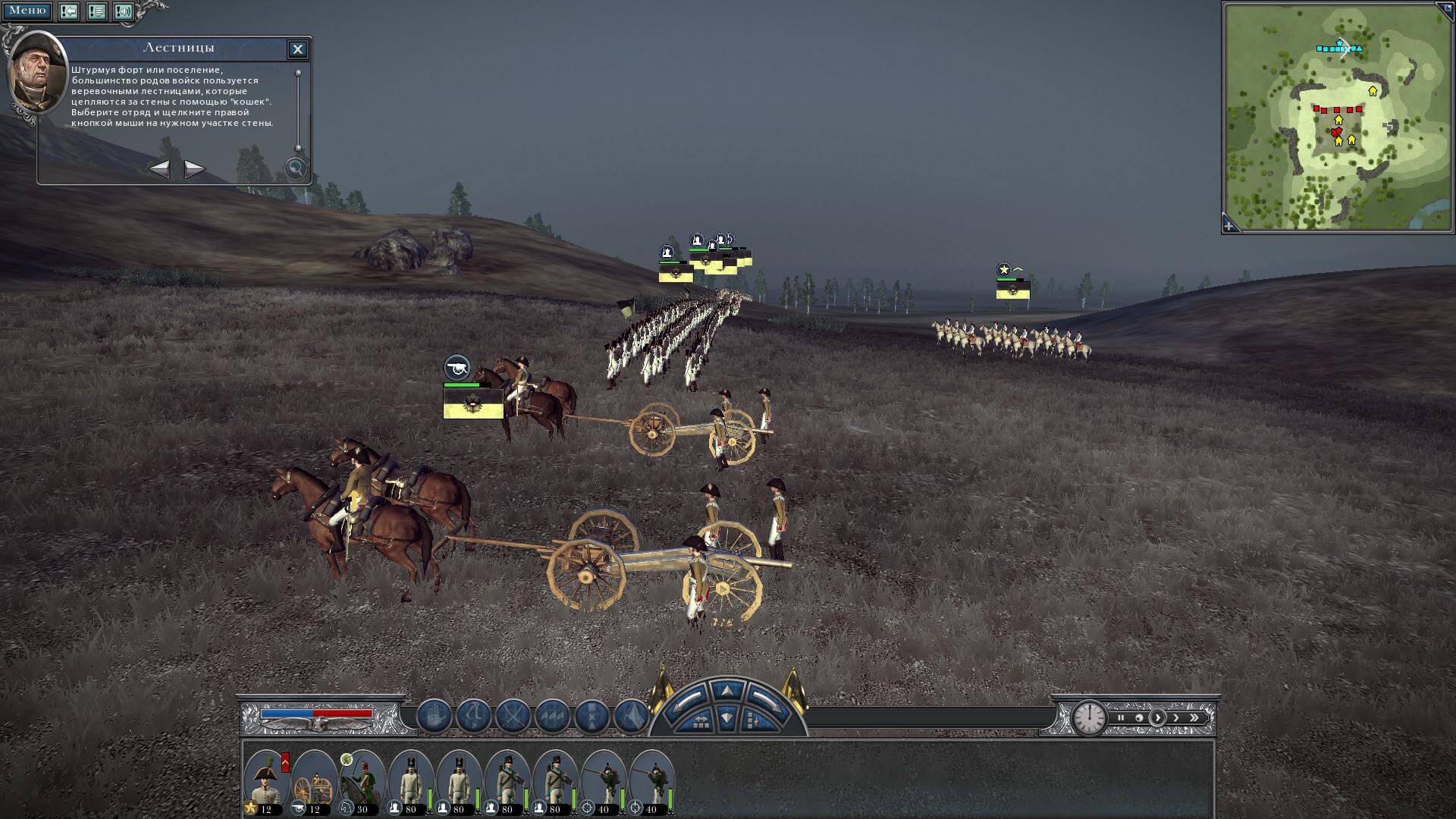The width and height of the screenshot is (1456, 819).
Task: Click the battlefield minimap
Action: click(1338, 116)
